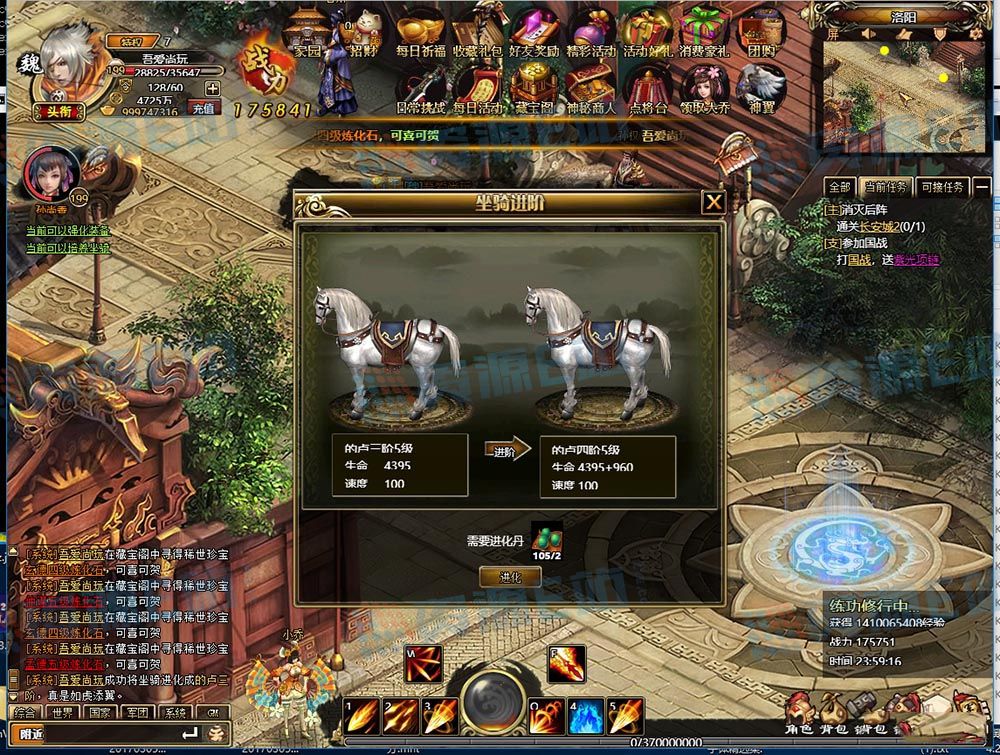Open the 头衔 title button
The image size is (1000, 755).
coord(57,112)
